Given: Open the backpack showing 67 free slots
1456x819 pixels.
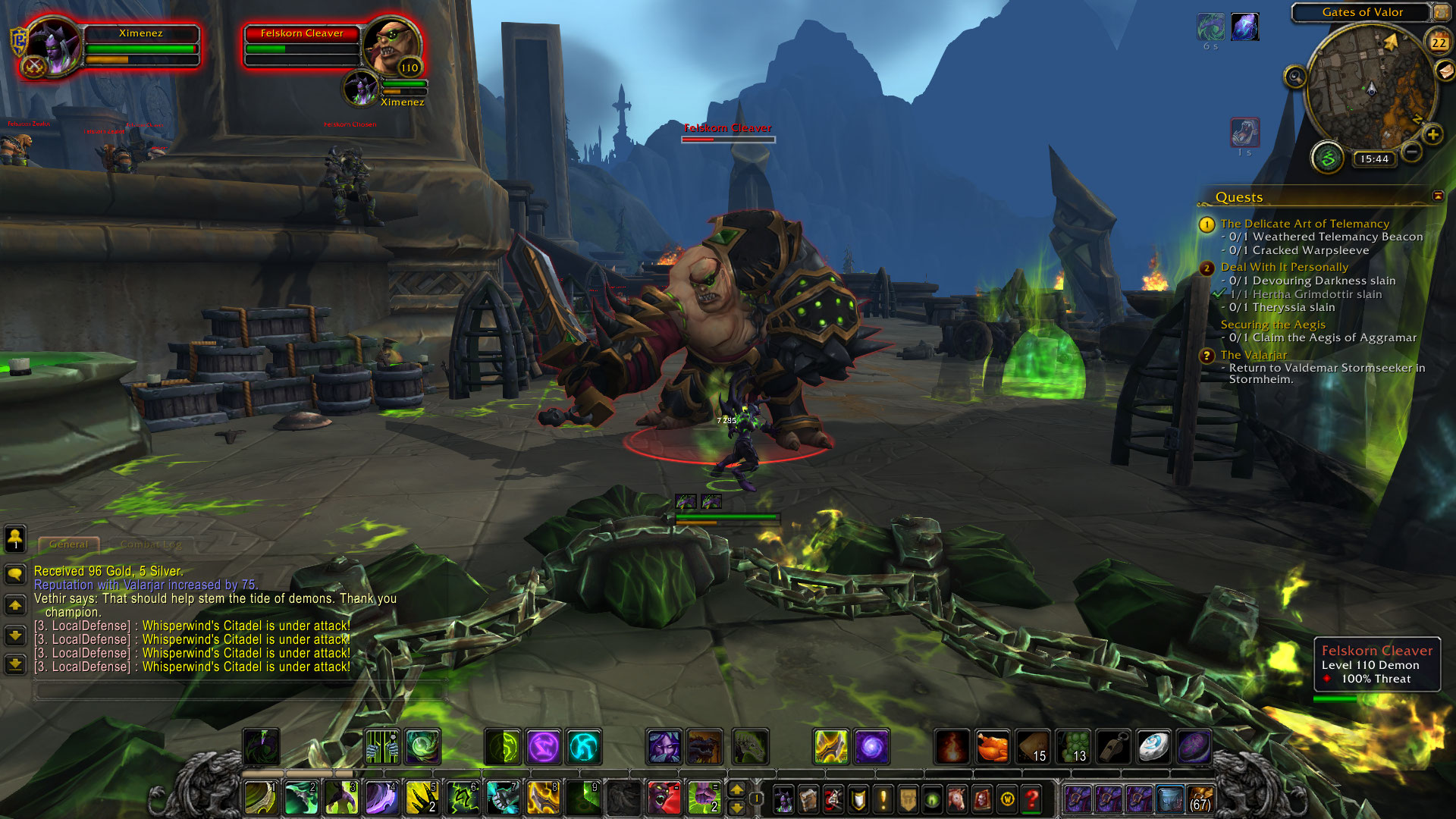Looking at the screenshot, I should tap(1200, 799).
